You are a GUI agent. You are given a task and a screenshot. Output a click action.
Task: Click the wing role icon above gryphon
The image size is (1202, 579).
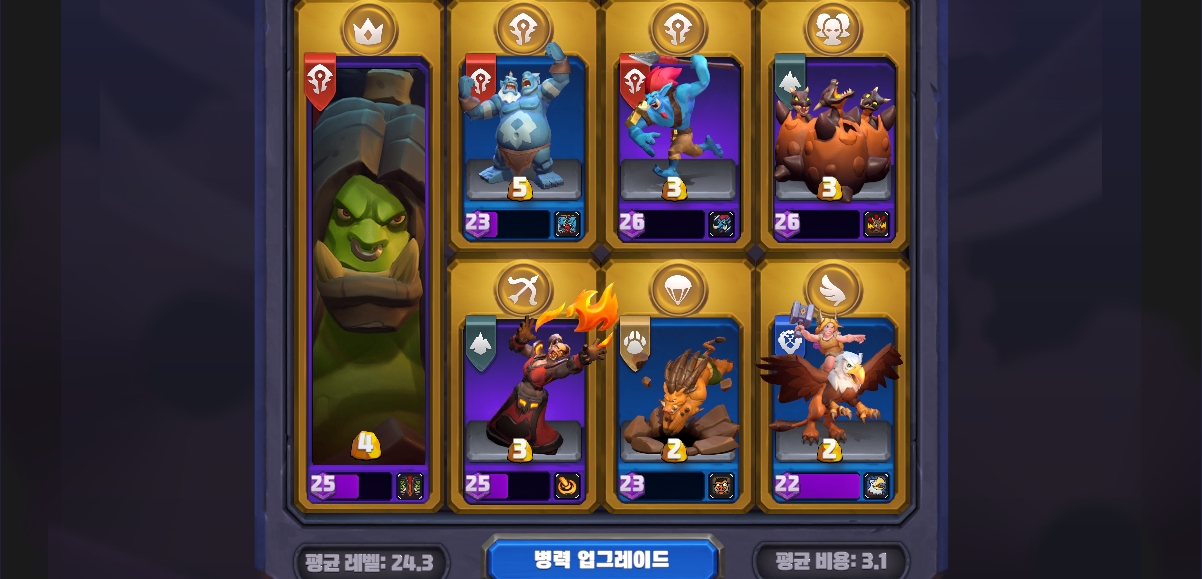click(x=833, y=290)
